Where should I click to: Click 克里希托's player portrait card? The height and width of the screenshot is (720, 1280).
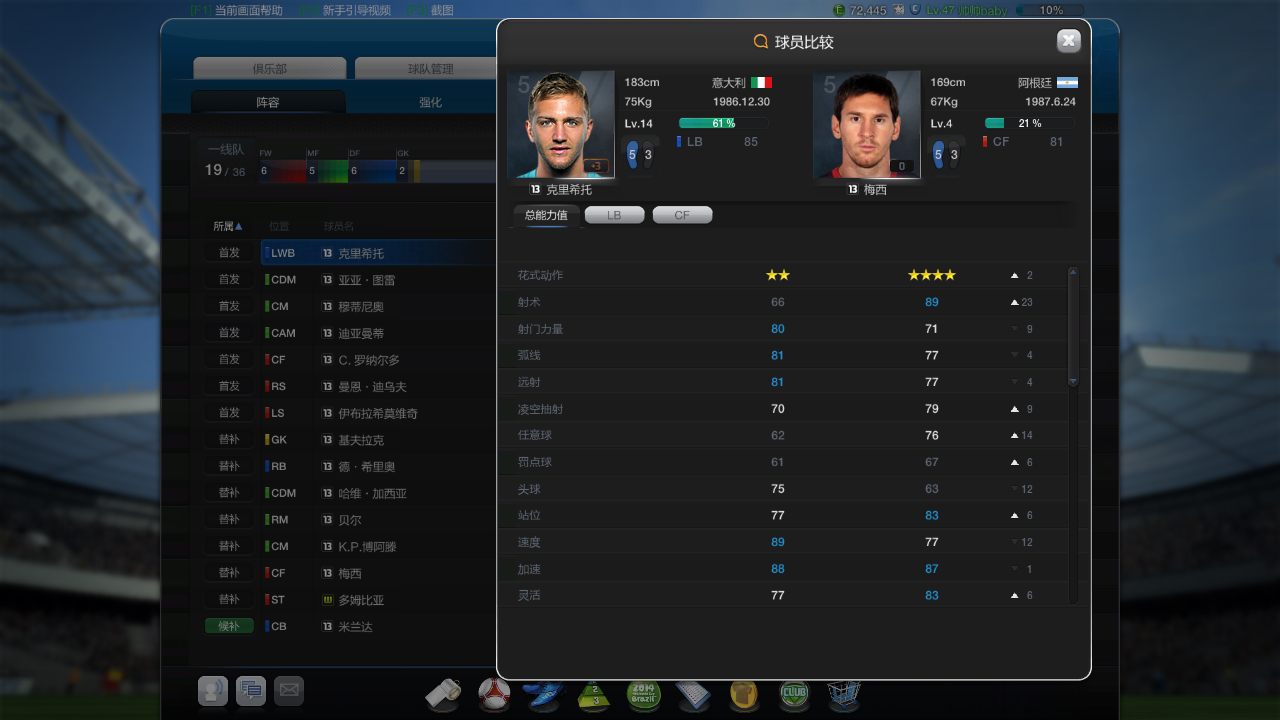point(561,125)
